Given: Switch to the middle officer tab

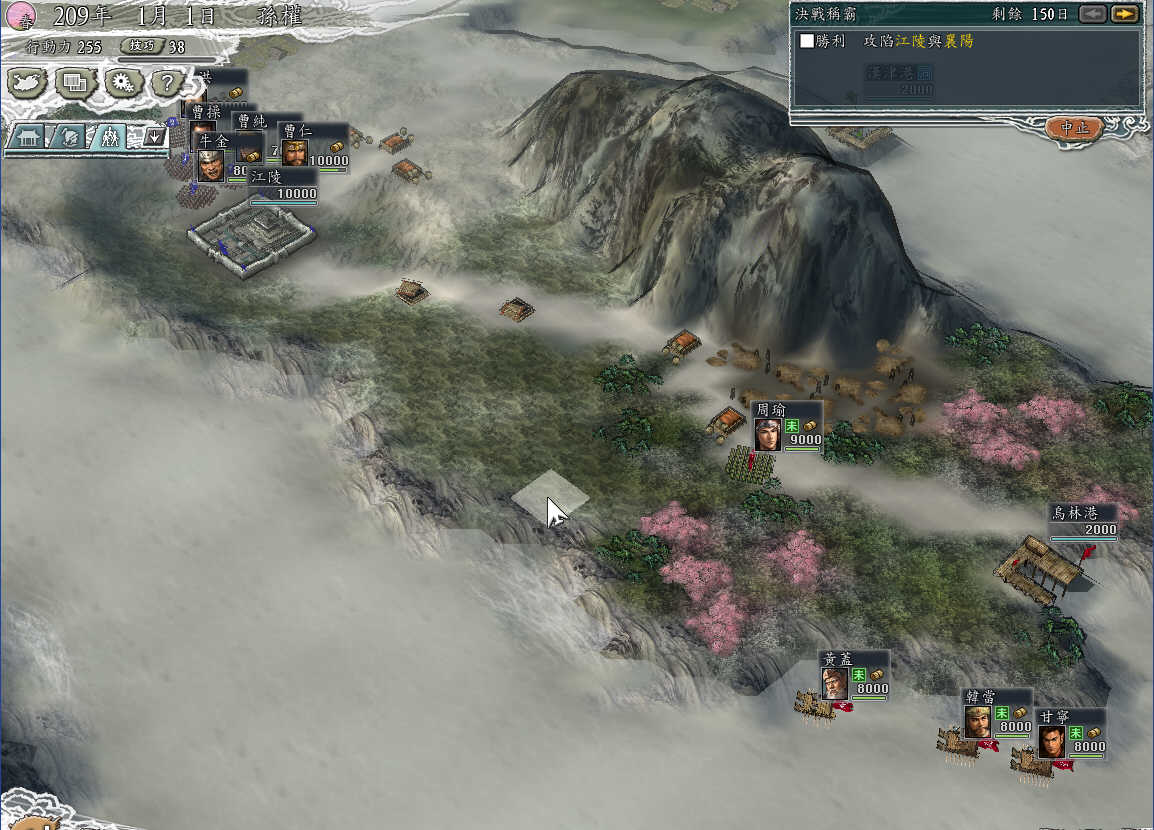Looking at the screenshot, I should (70, 138).
